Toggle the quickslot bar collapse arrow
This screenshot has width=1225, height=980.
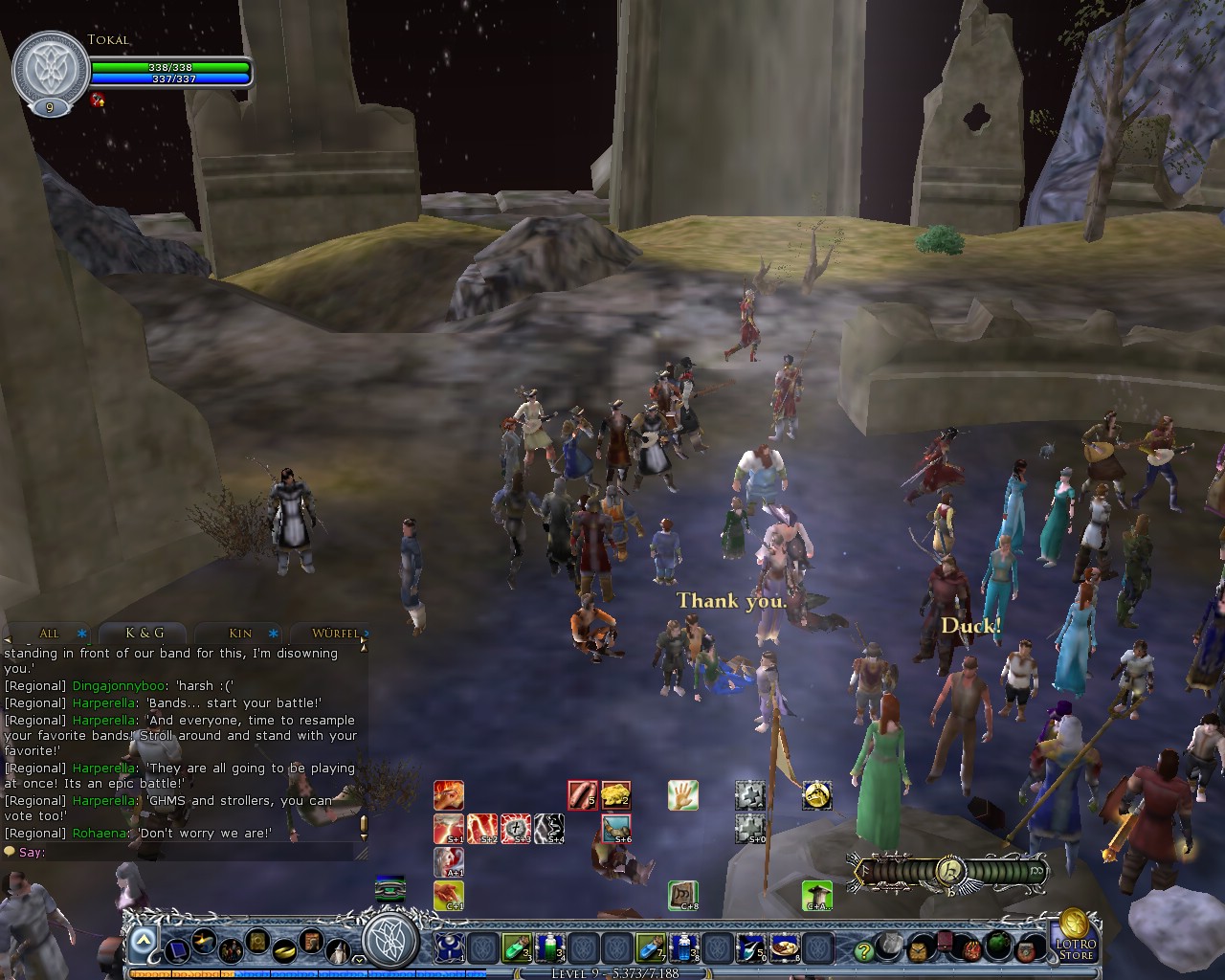click(142, 937)
